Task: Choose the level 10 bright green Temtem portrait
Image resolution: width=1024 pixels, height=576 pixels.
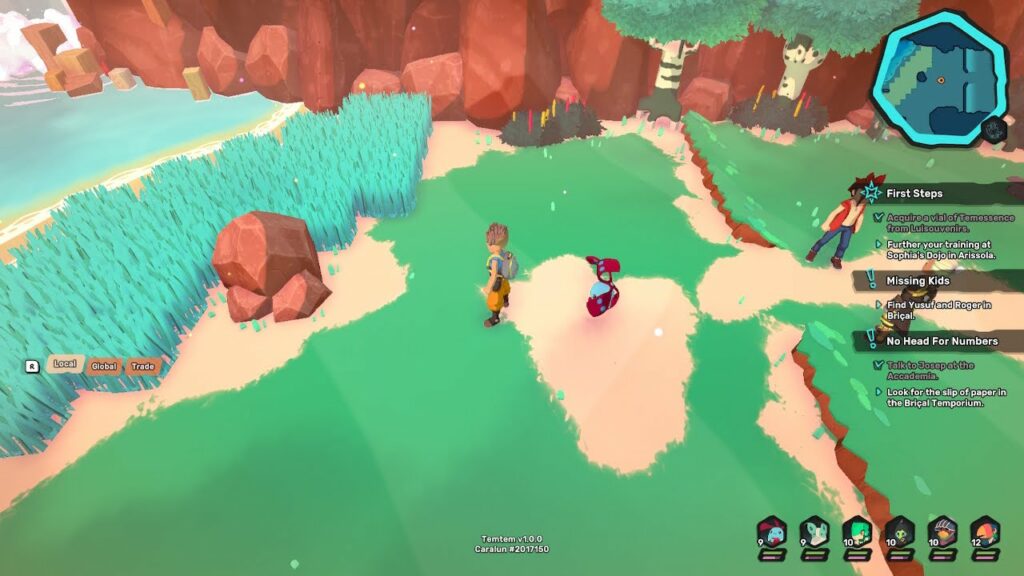Action: point(857,531)
